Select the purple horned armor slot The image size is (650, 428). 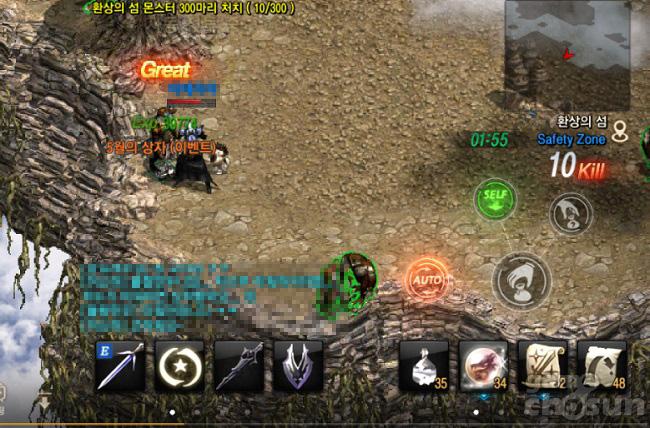pyautogui.click(x=298, y=365)
